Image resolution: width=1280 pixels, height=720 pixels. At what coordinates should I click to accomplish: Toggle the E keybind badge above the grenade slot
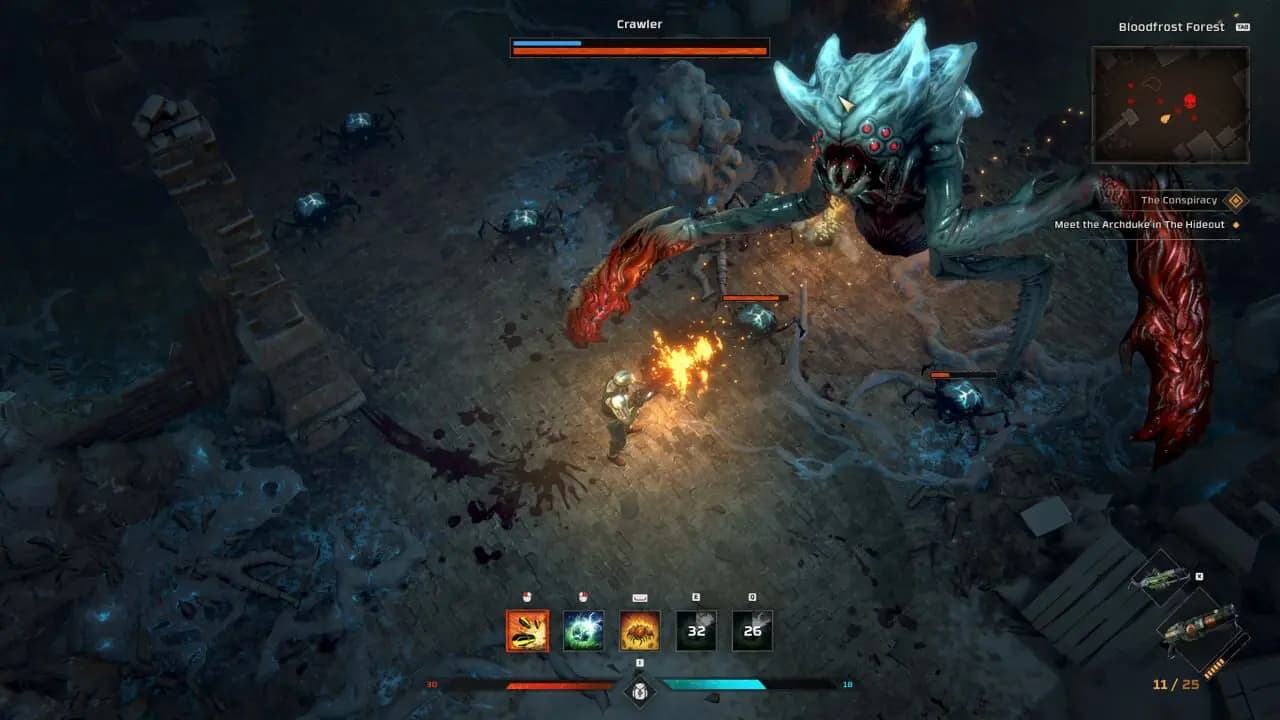point(696,598)
